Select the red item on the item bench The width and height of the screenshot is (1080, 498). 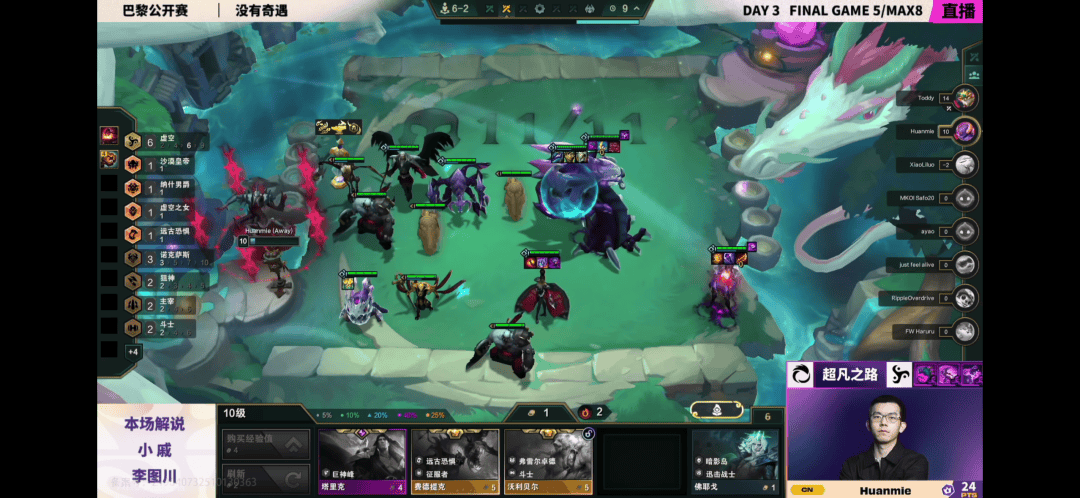pos(109,135)
